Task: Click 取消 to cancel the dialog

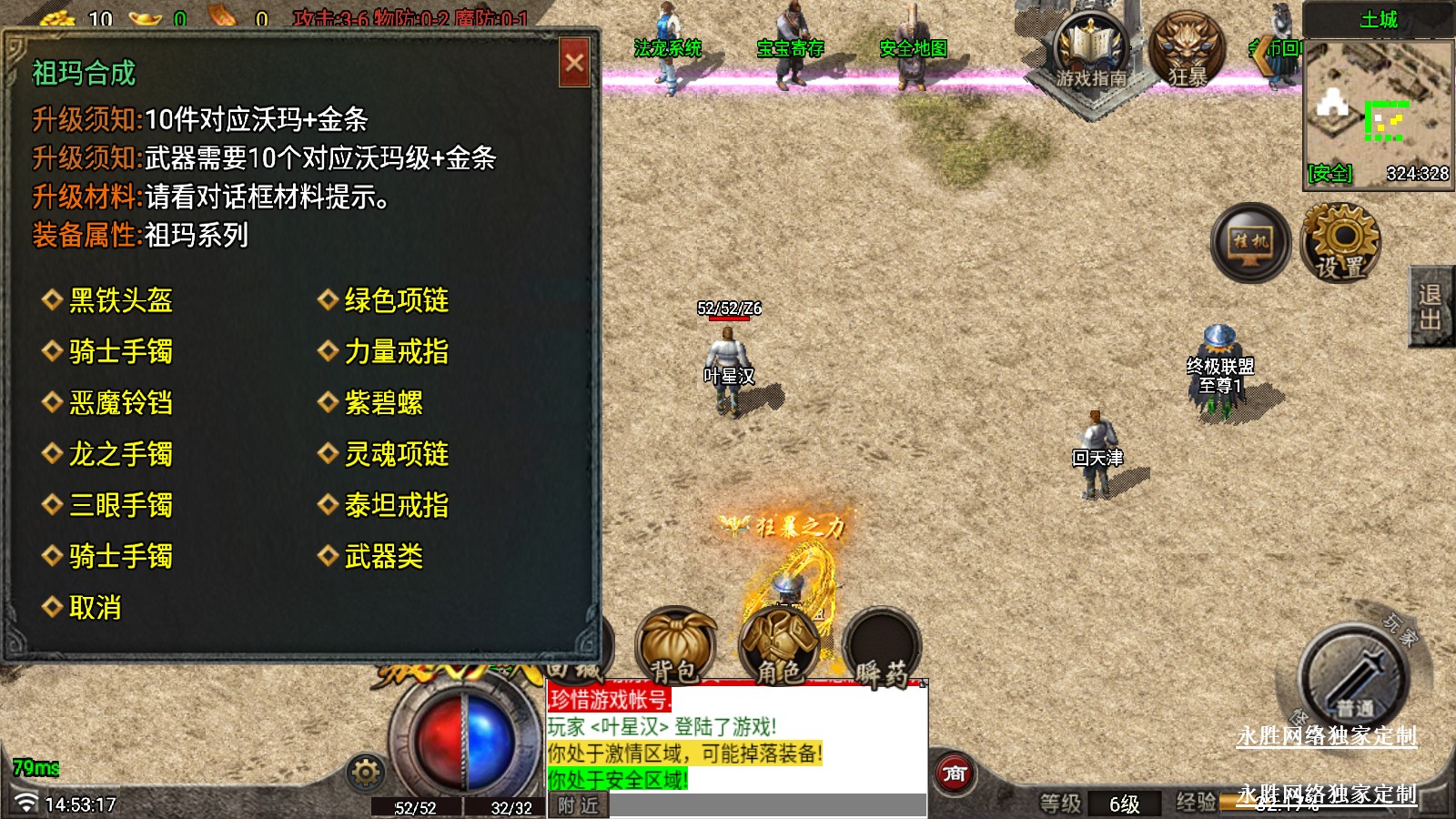Action: [x=95, y=608]
